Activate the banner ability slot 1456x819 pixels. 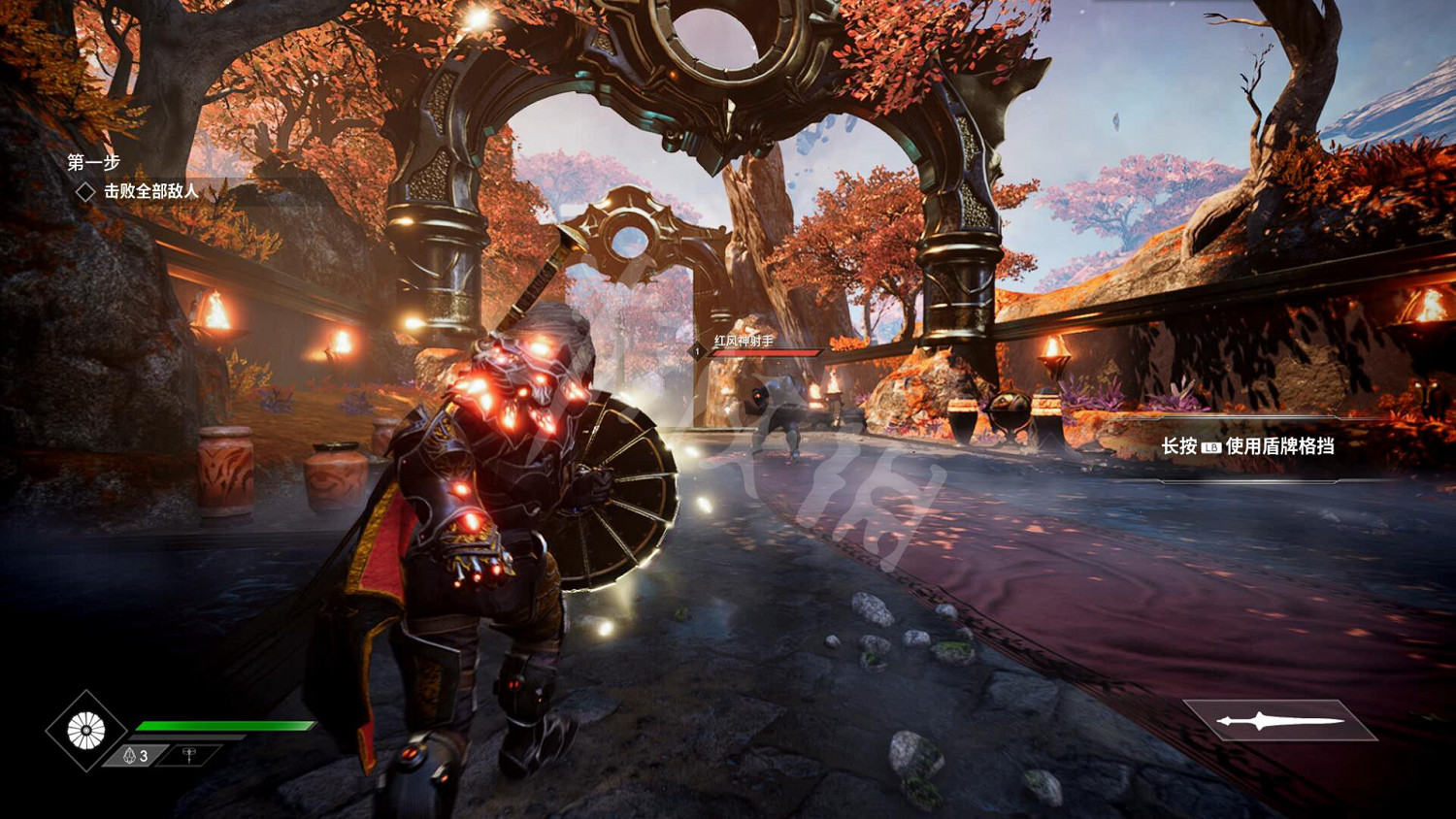click(189, 754)
